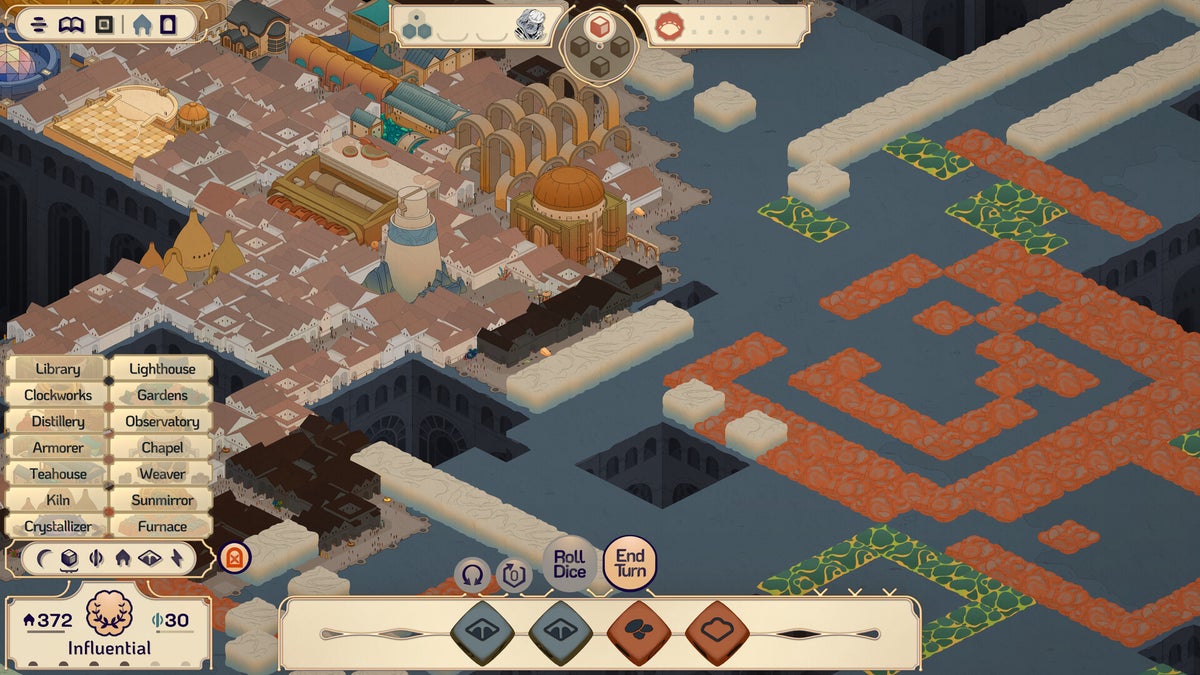Choose Lighthouse from the building list
Viewport: 1200px width, 675px height.
[x=162, y=369]
